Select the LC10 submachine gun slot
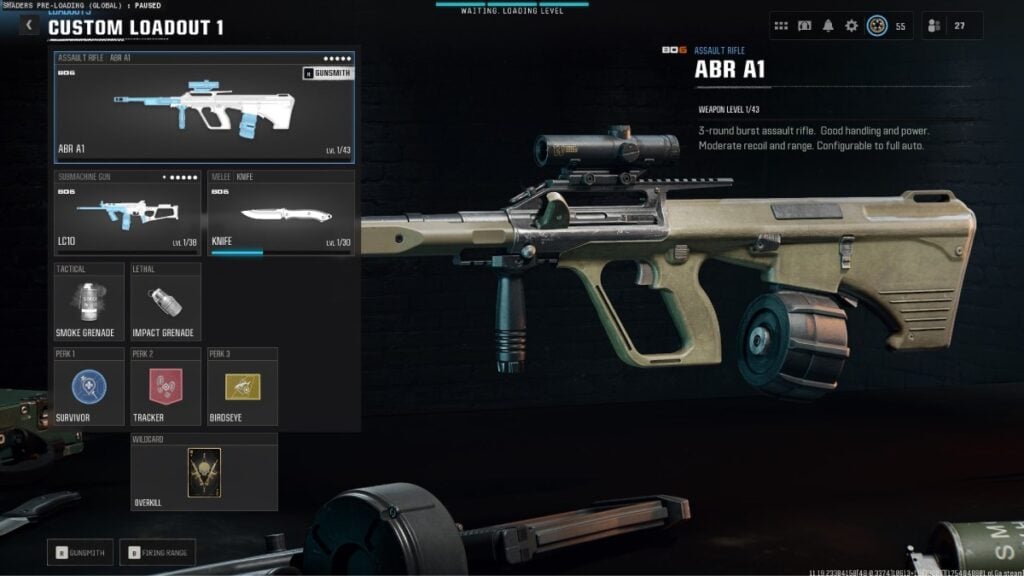This screenshot has height=576, width=1024. pyautogui.click(x=127, y=213)
